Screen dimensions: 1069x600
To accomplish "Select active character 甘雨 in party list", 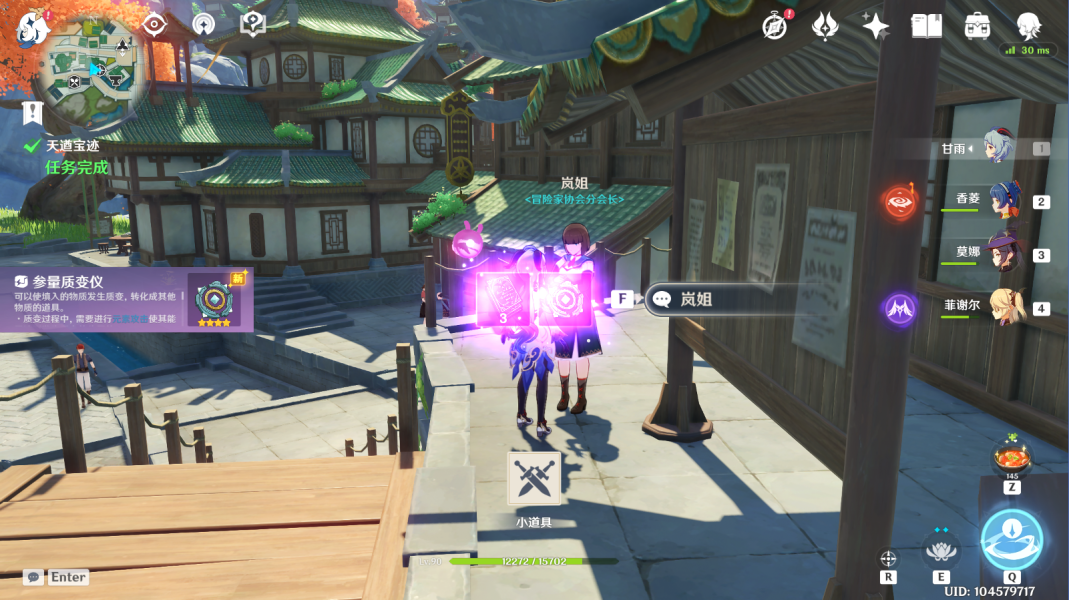I will point(998,148).
